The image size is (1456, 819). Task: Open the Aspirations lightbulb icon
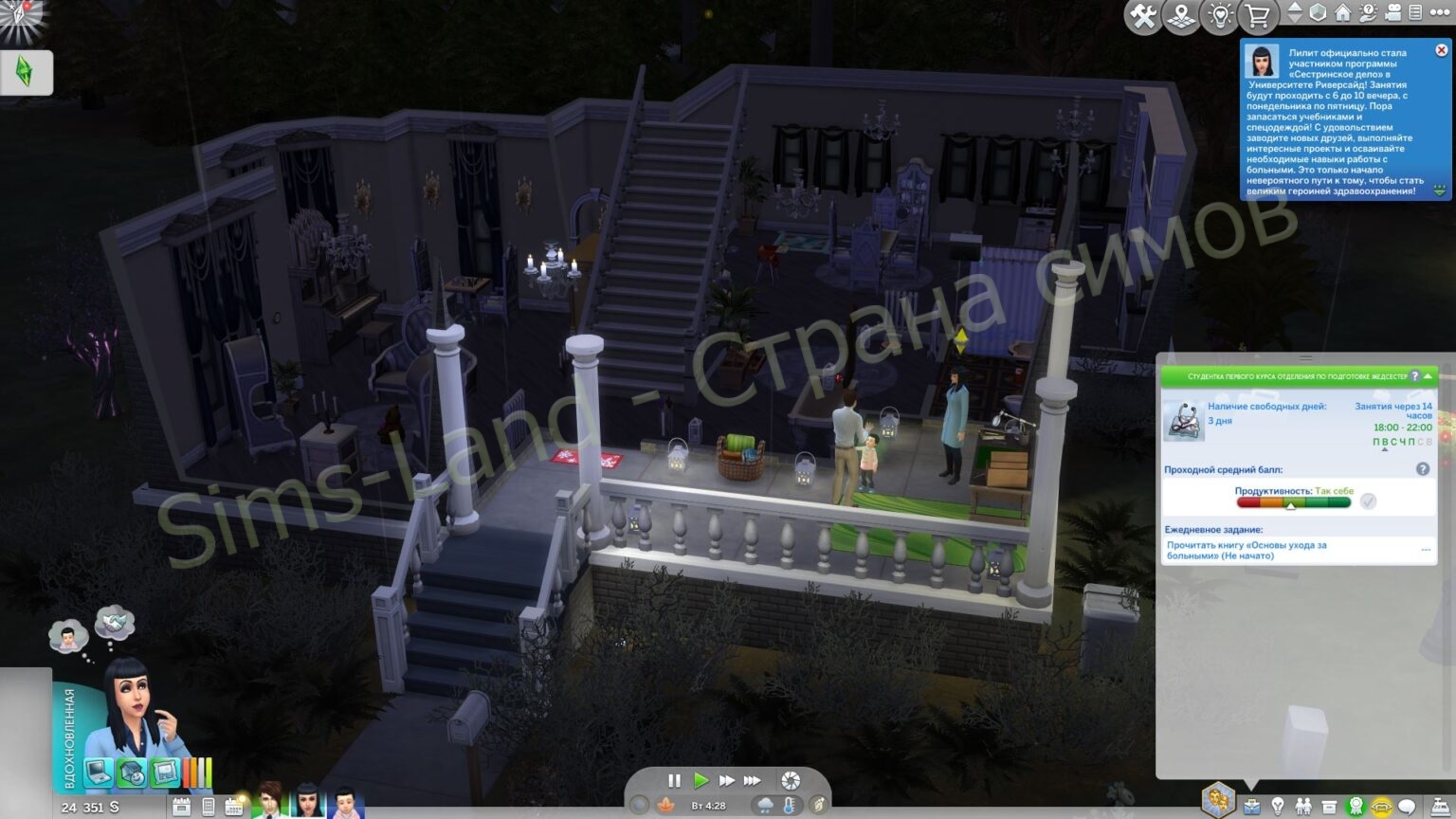click(1278, 805)
